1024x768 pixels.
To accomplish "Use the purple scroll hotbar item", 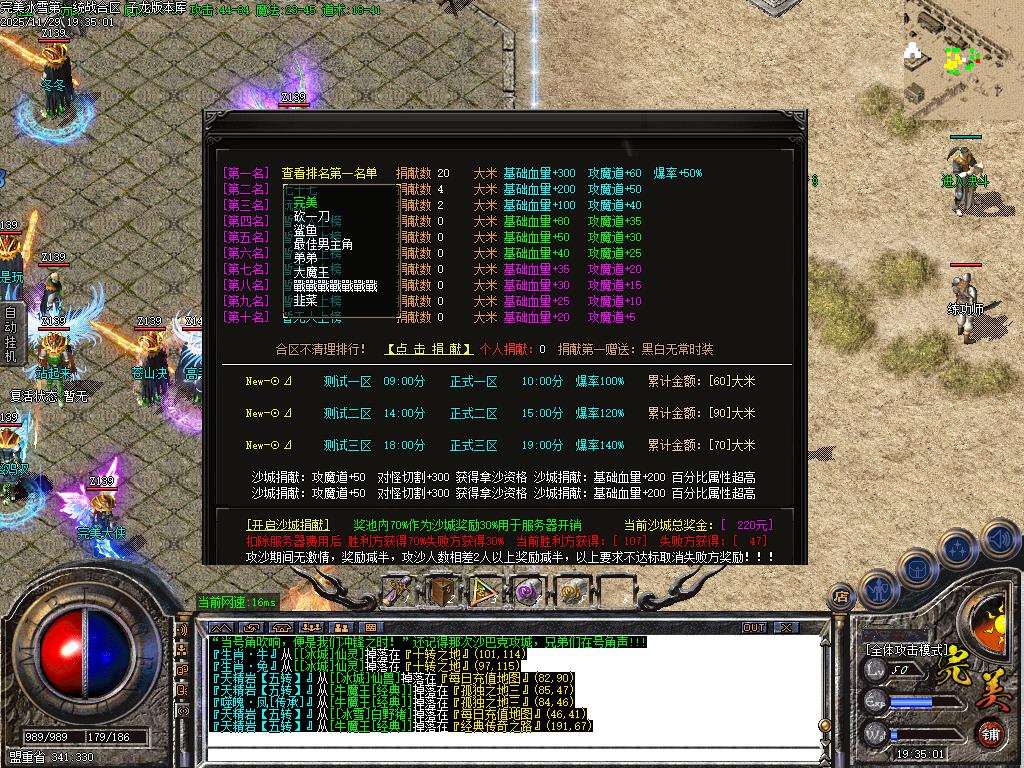I will pyautogui.click(x=399, y=591).
